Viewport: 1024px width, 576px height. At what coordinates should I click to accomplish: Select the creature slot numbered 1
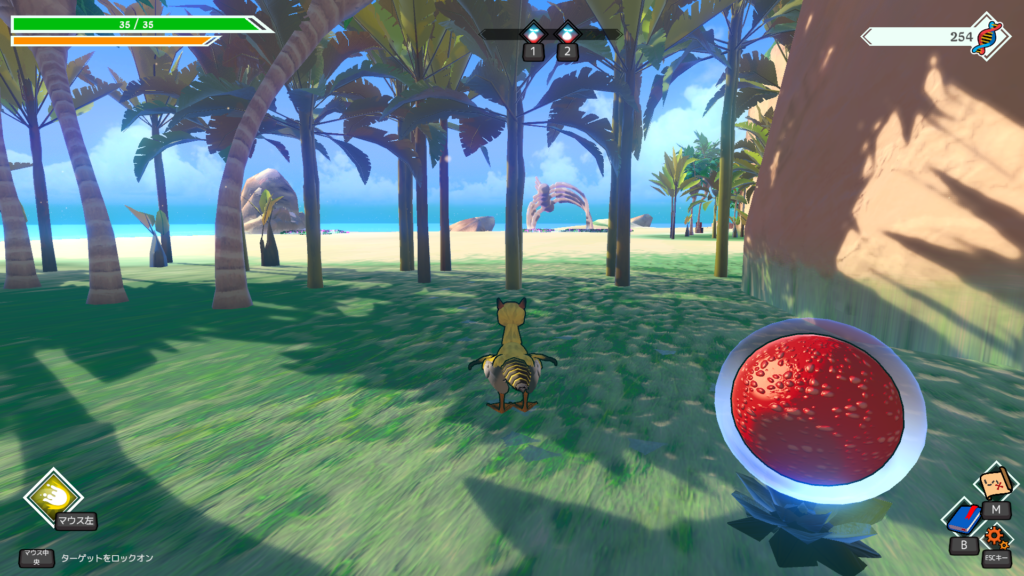click(533, 34)
